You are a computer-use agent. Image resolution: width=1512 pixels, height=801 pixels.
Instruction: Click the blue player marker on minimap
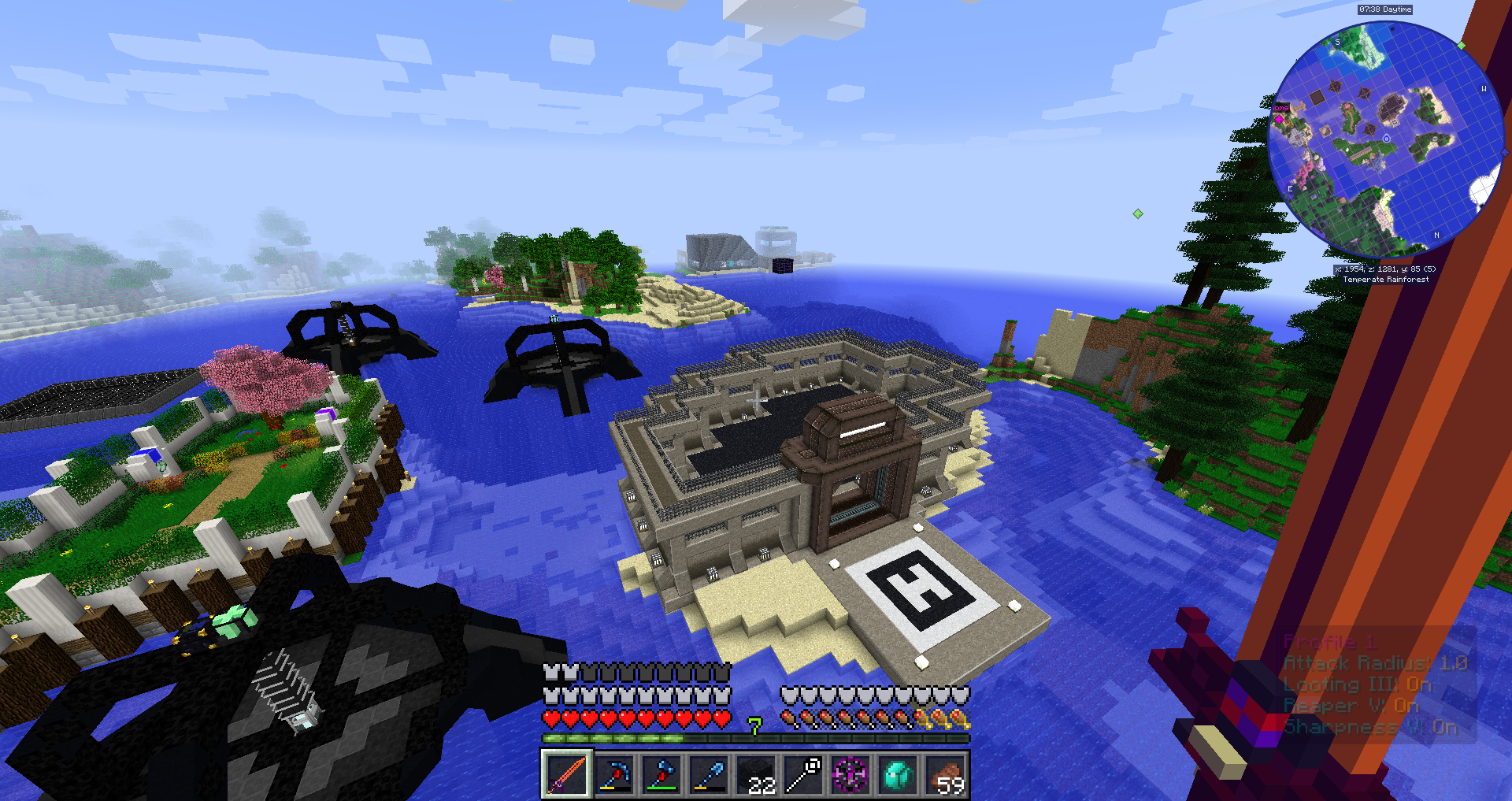tap(1386, 139)
